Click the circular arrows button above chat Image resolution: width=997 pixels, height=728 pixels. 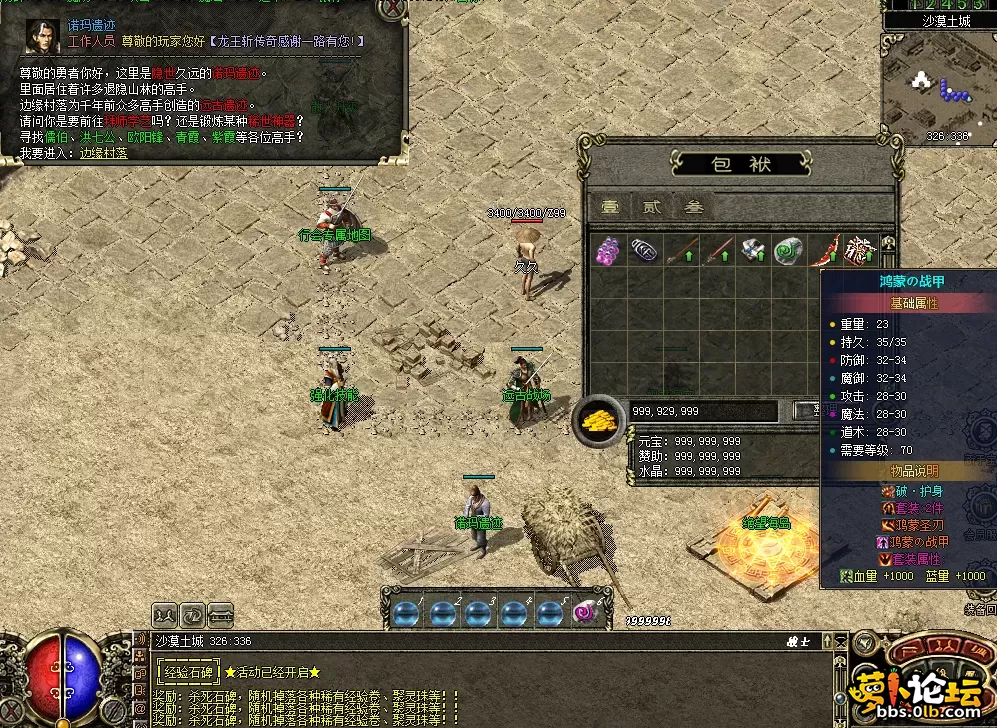(193, 614)
